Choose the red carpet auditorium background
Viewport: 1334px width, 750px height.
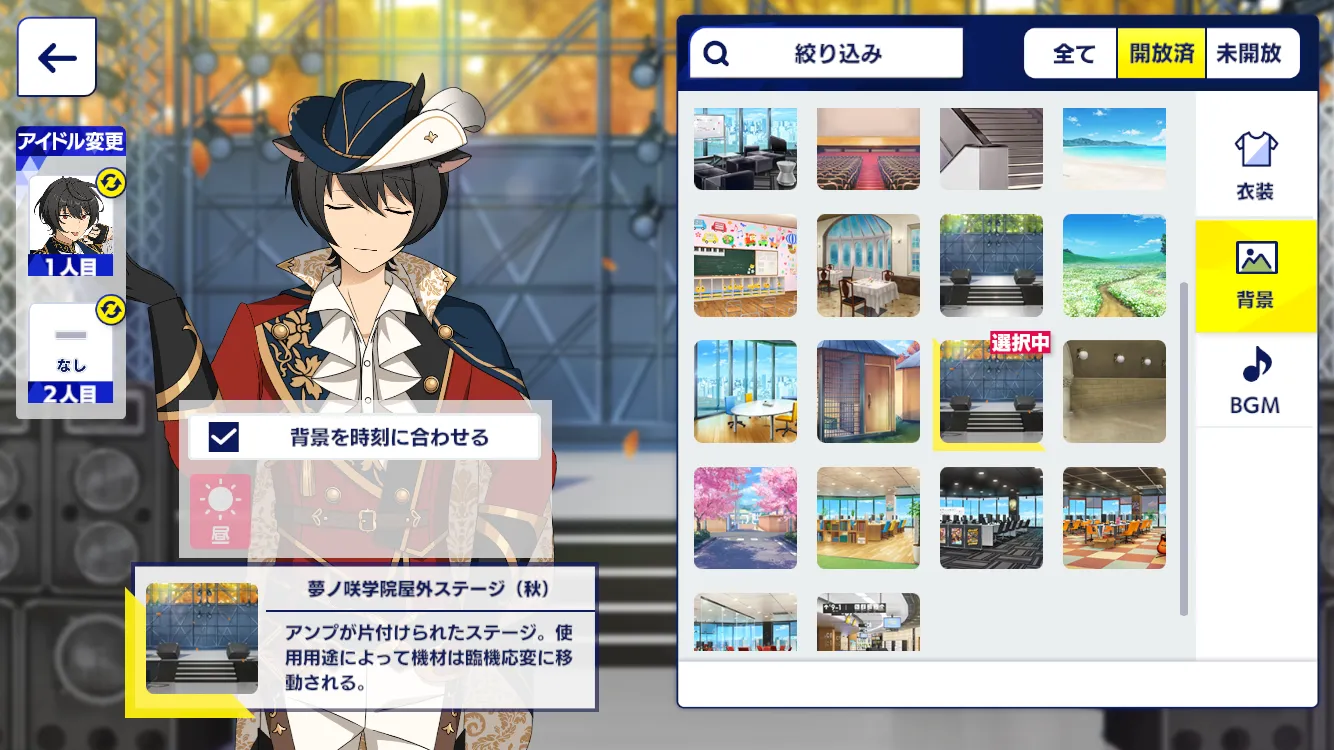click(x=868, y=149)
